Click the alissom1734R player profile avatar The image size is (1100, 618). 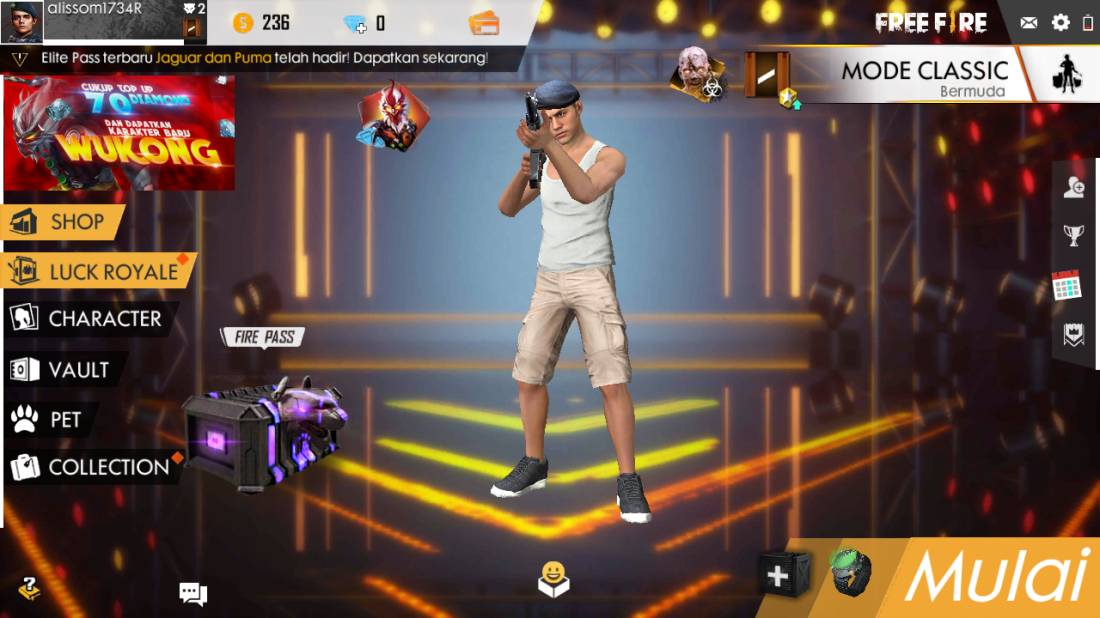22,22
